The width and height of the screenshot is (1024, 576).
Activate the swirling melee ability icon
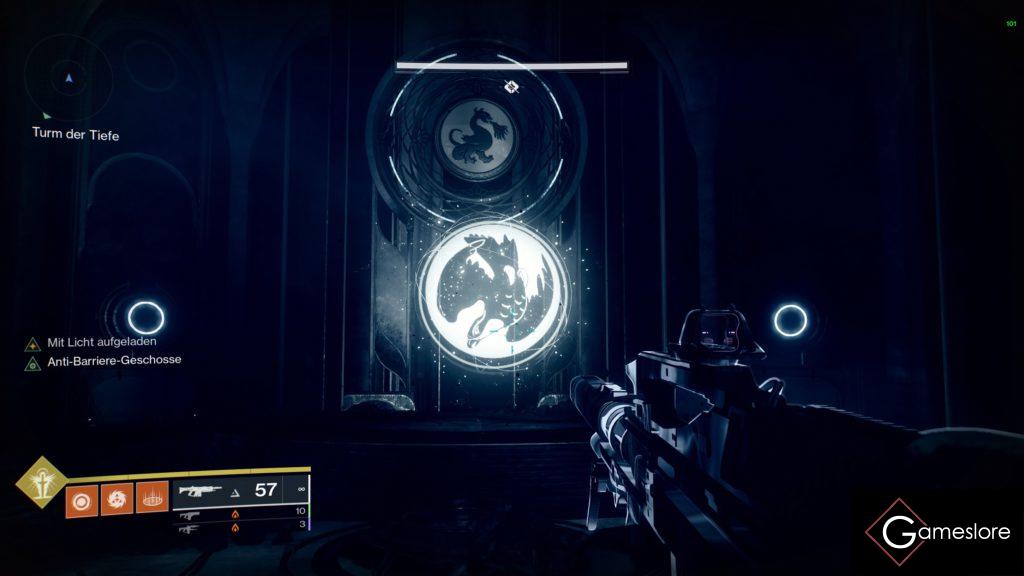115,499
